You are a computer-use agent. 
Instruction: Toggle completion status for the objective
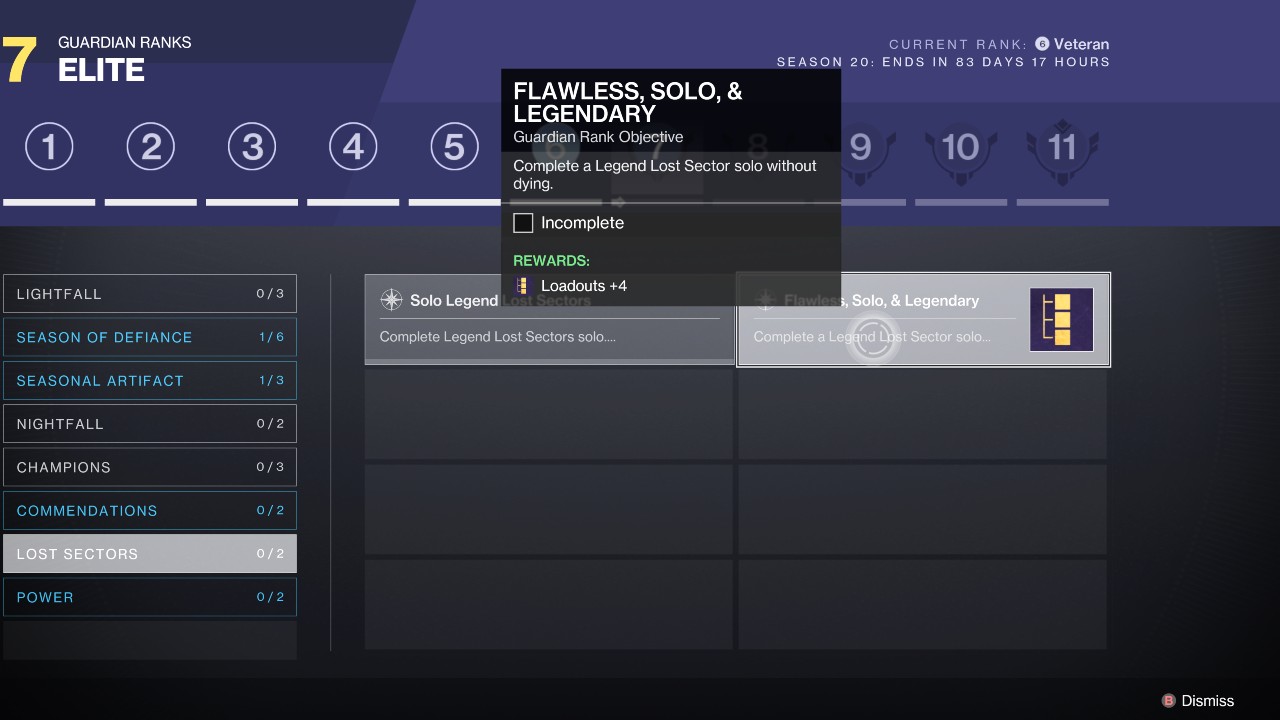tap(523, 222)
